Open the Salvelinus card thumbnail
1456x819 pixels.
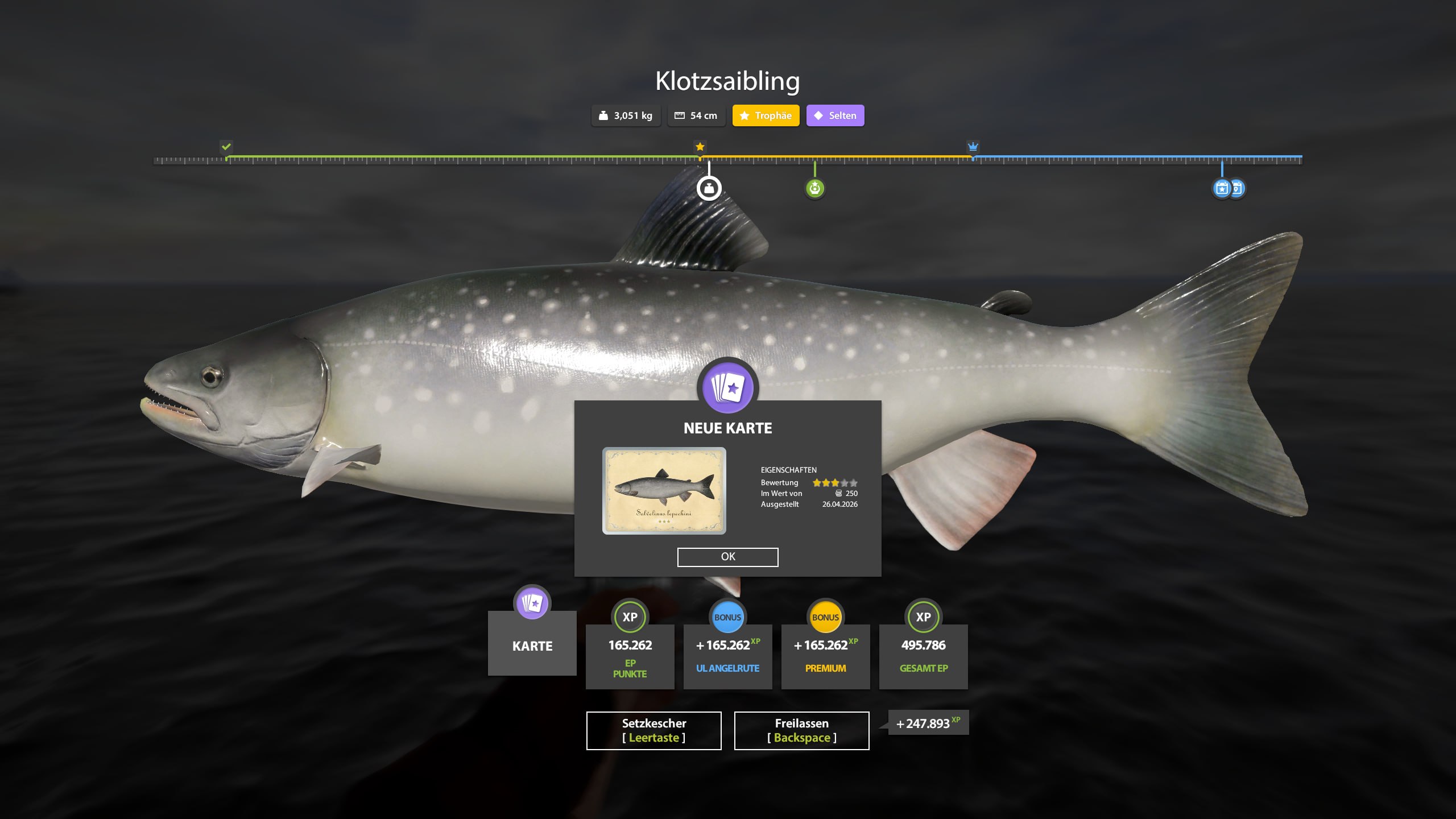click(x=664, y=490)
